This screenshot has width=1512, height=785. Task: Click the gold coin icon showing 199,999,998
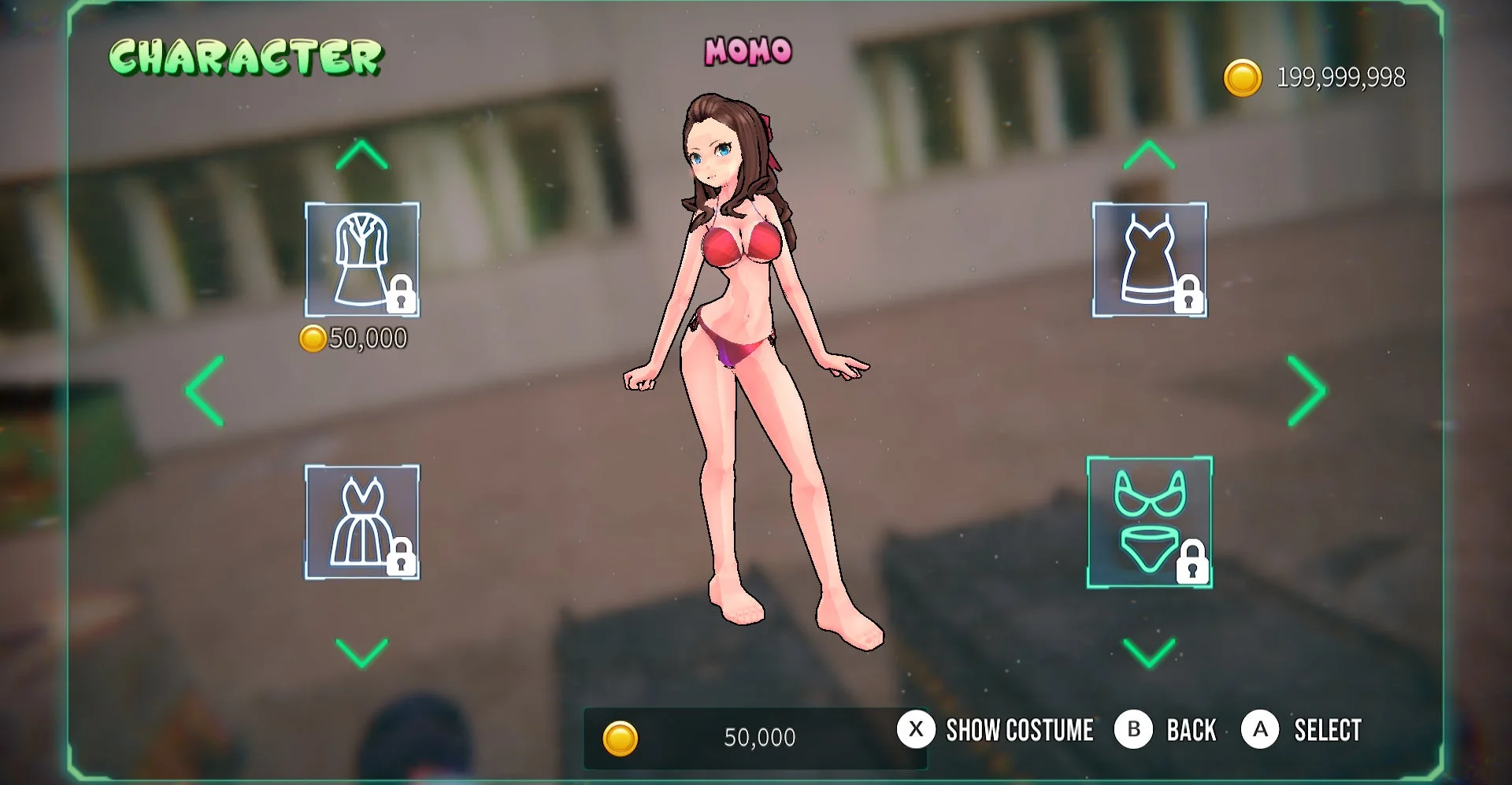[1243, 77]
